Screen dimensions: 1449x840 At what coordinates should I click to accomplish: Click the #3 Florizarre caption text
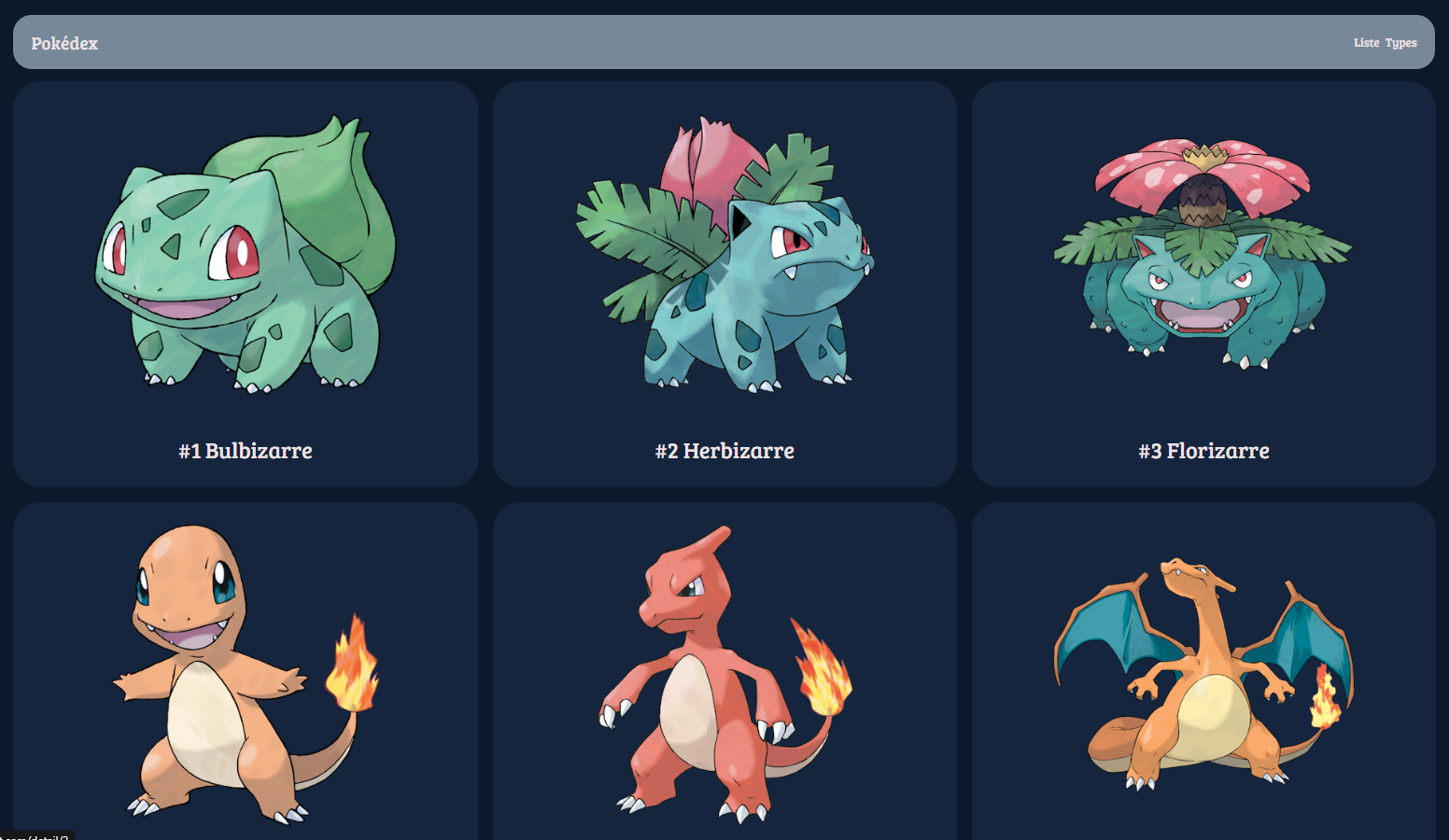click(x=1203, y=451)
